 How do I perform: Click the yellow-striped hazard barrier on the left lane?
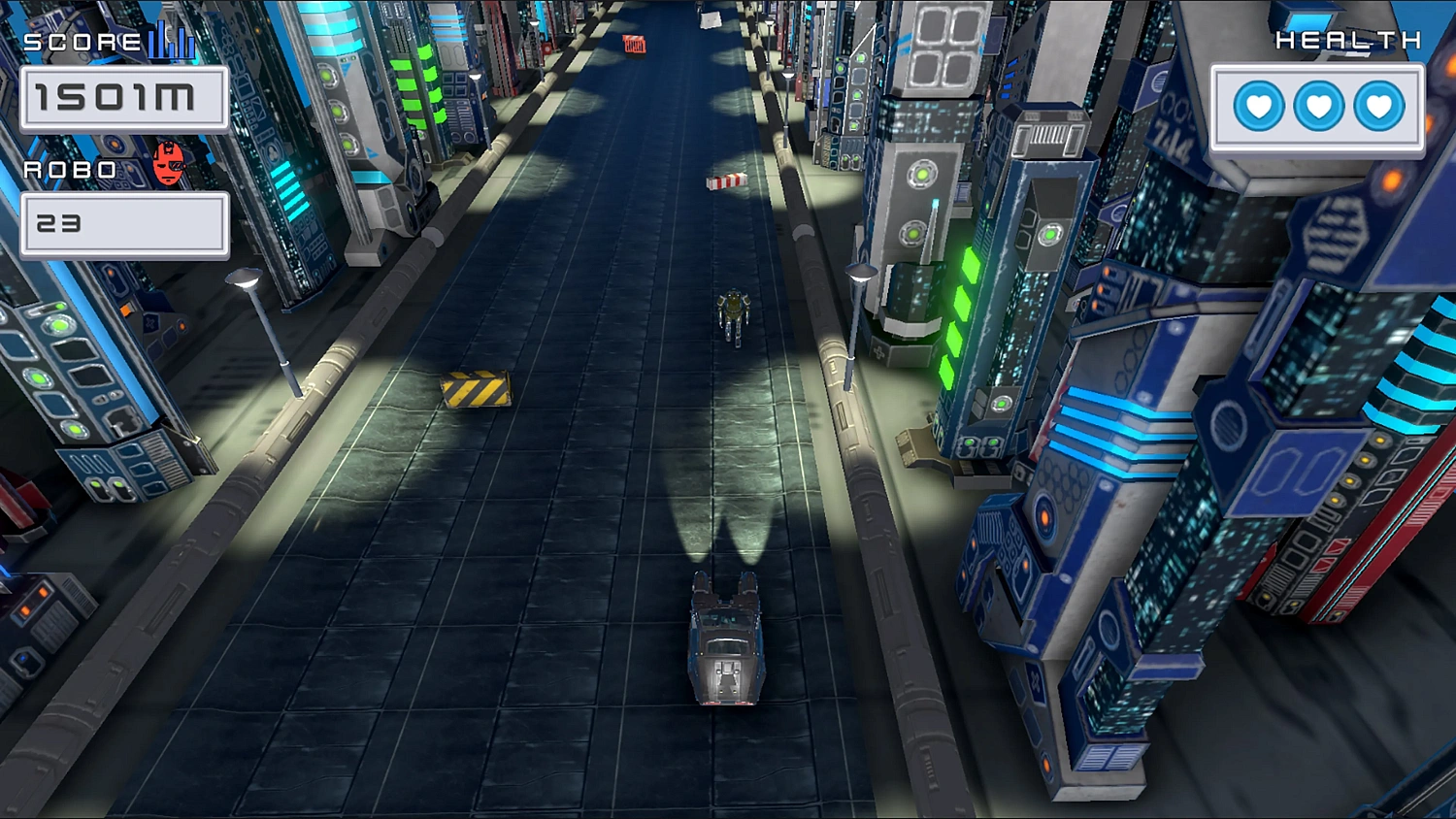point(476,387)
